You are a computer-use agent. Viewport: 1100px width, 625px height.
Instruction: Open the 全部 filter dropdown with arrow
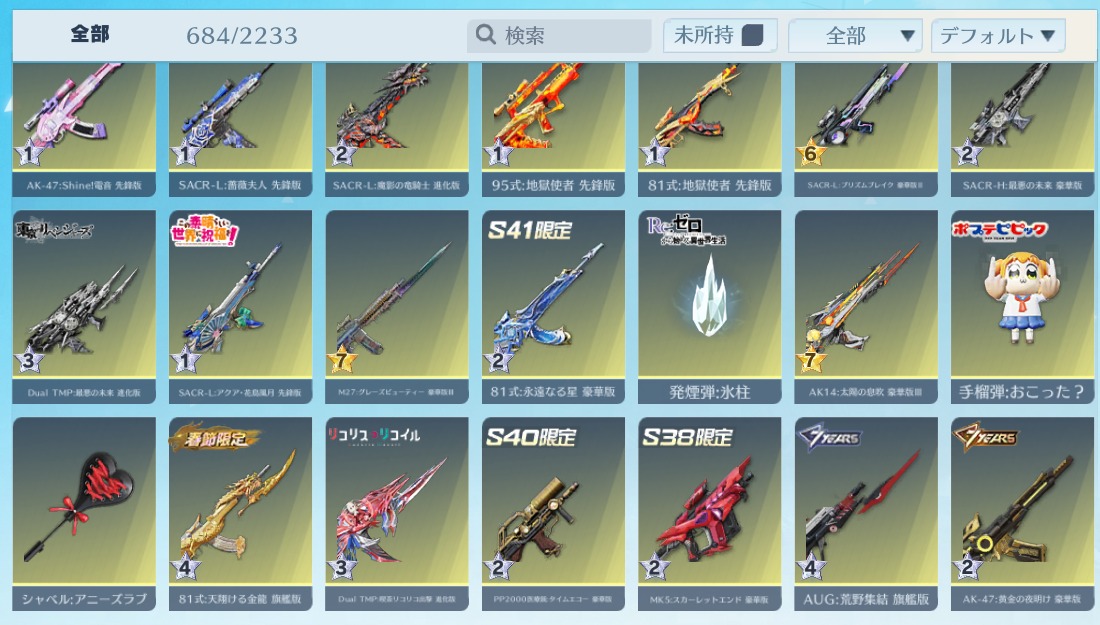click(x=853, y=36)
